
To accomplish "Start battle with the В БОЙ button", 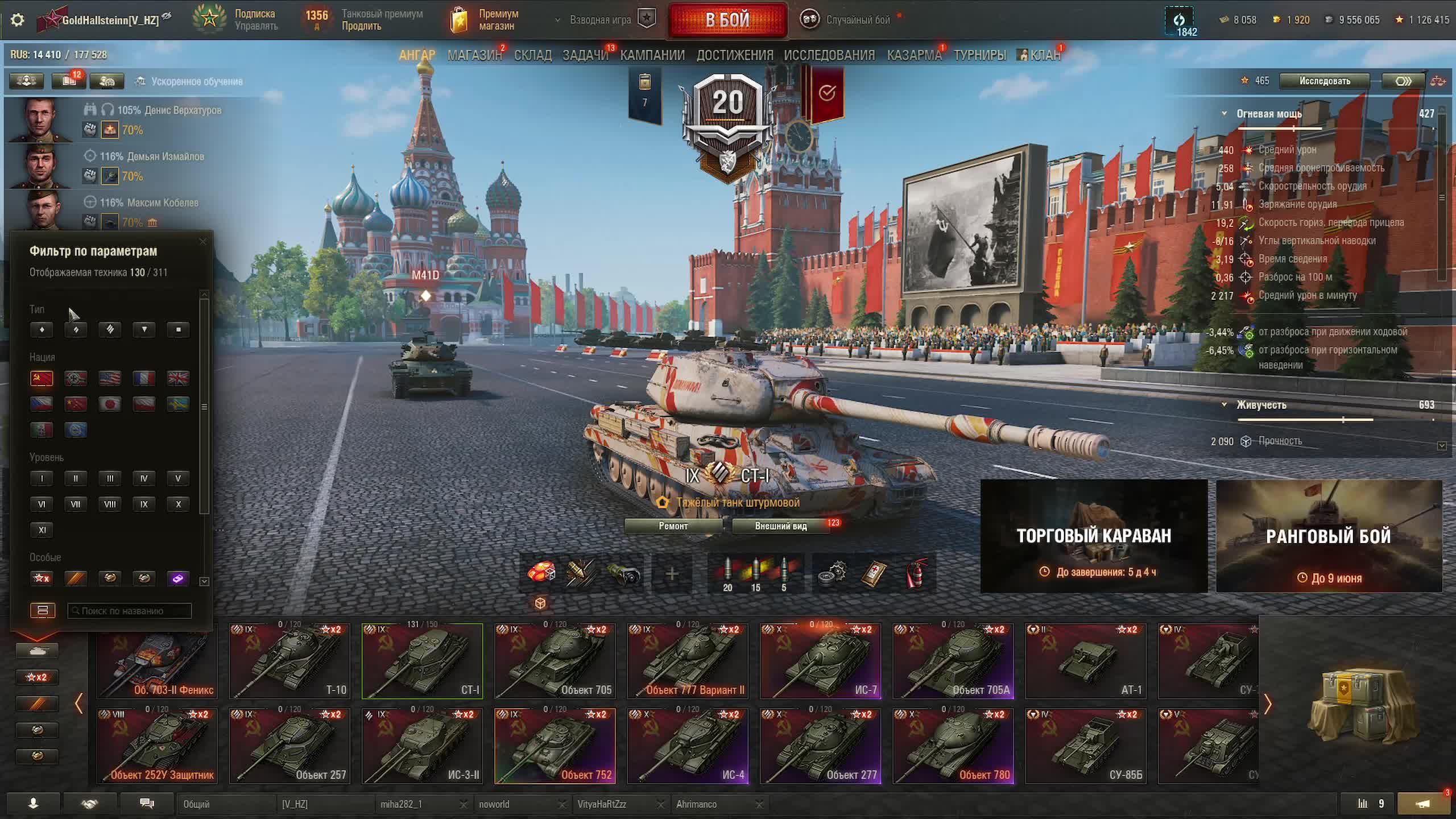I will pyautogui.click(x=727, y=20).
